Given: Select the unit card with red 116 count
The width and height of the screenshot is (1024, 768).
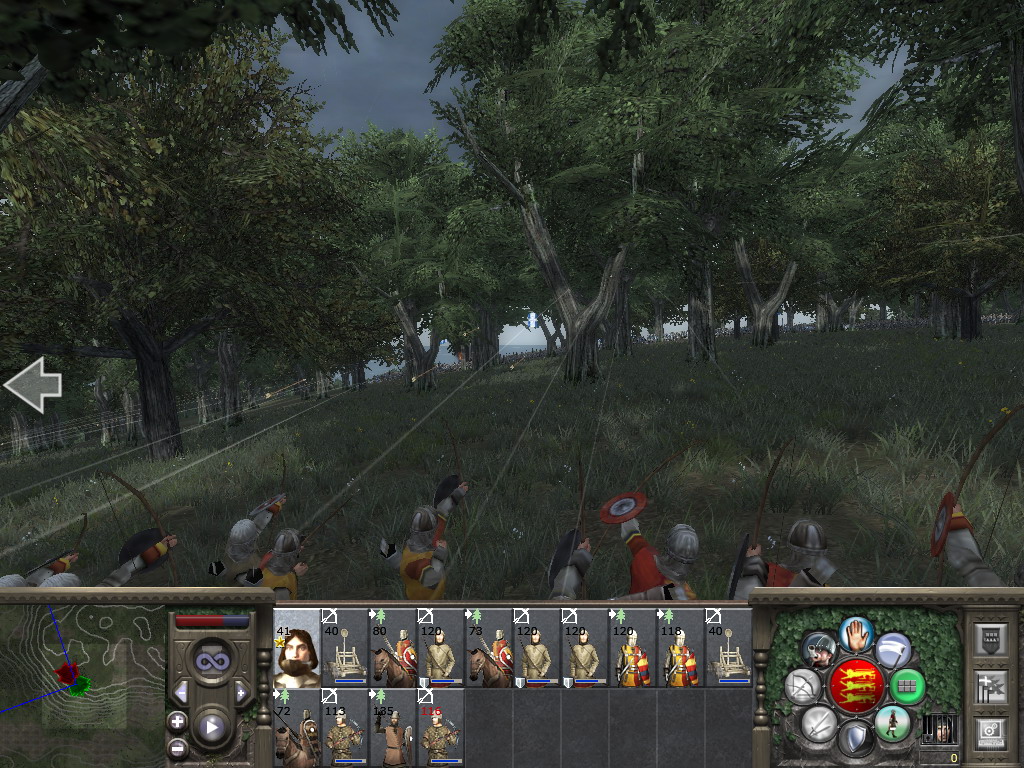Looking at the screenshot, I should tap(441, 727).
